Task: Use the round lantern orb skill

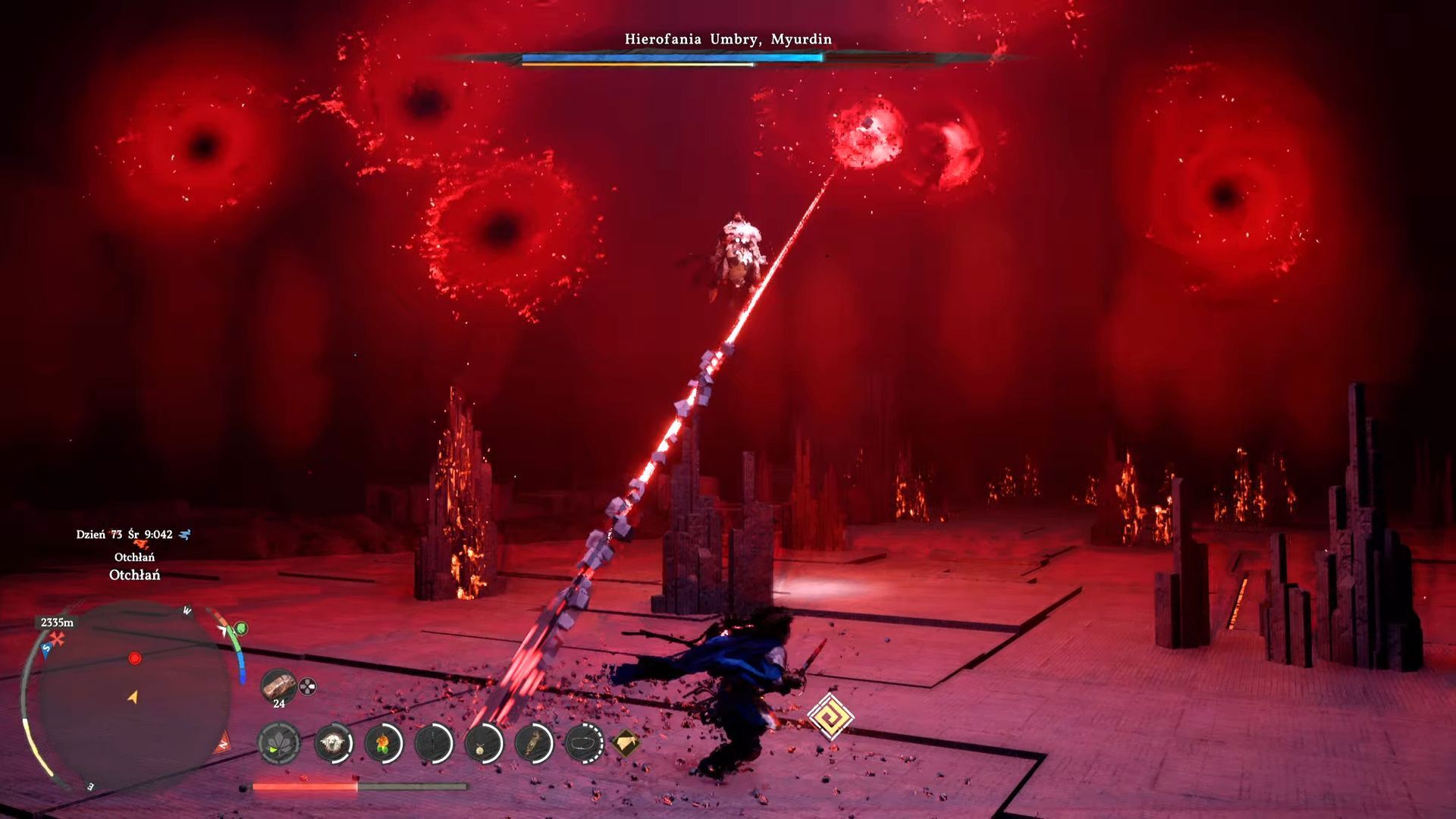Action: [483, 743]
